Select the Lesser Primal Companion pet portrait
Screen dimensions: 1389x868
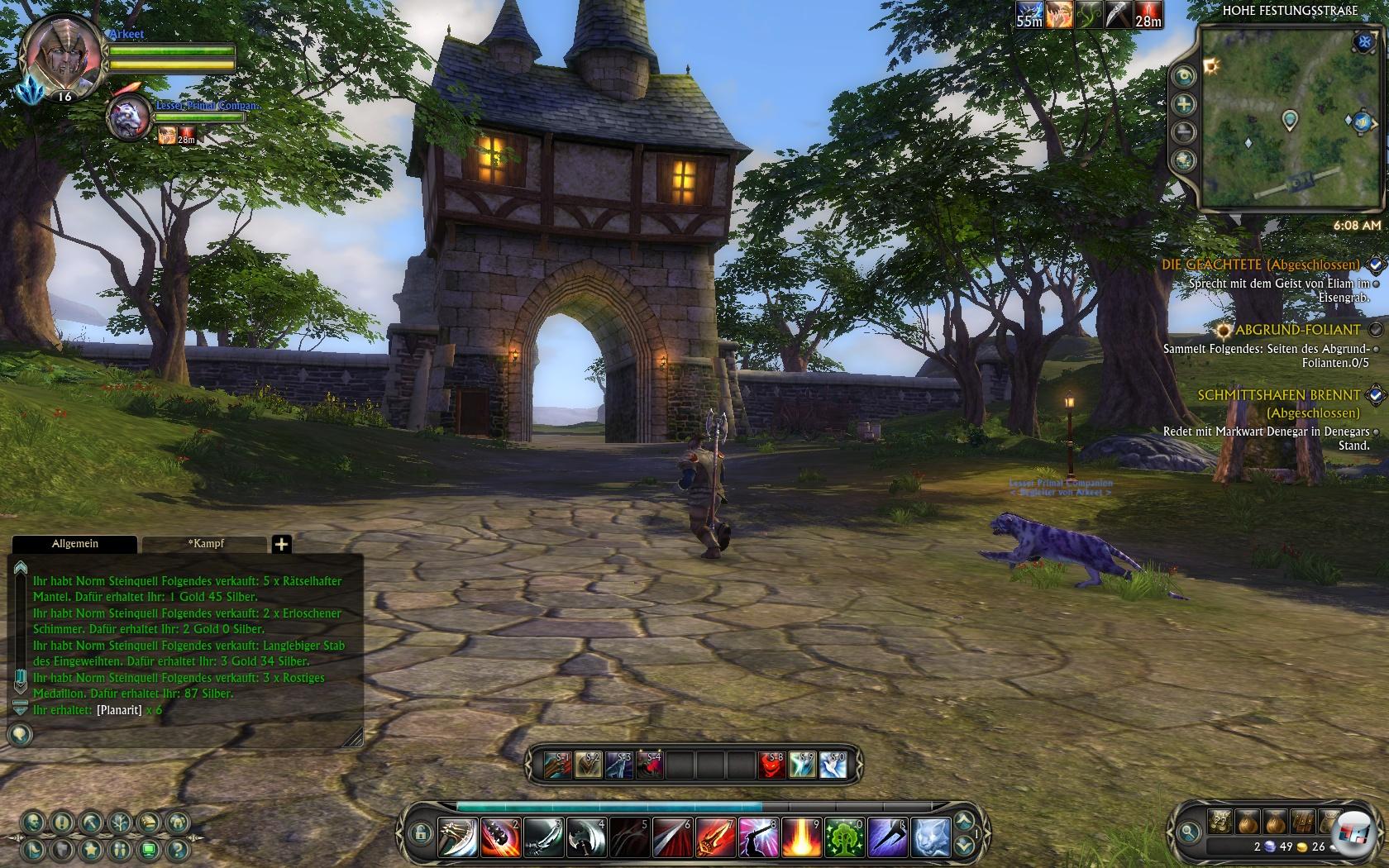click(x=130, y=117)
